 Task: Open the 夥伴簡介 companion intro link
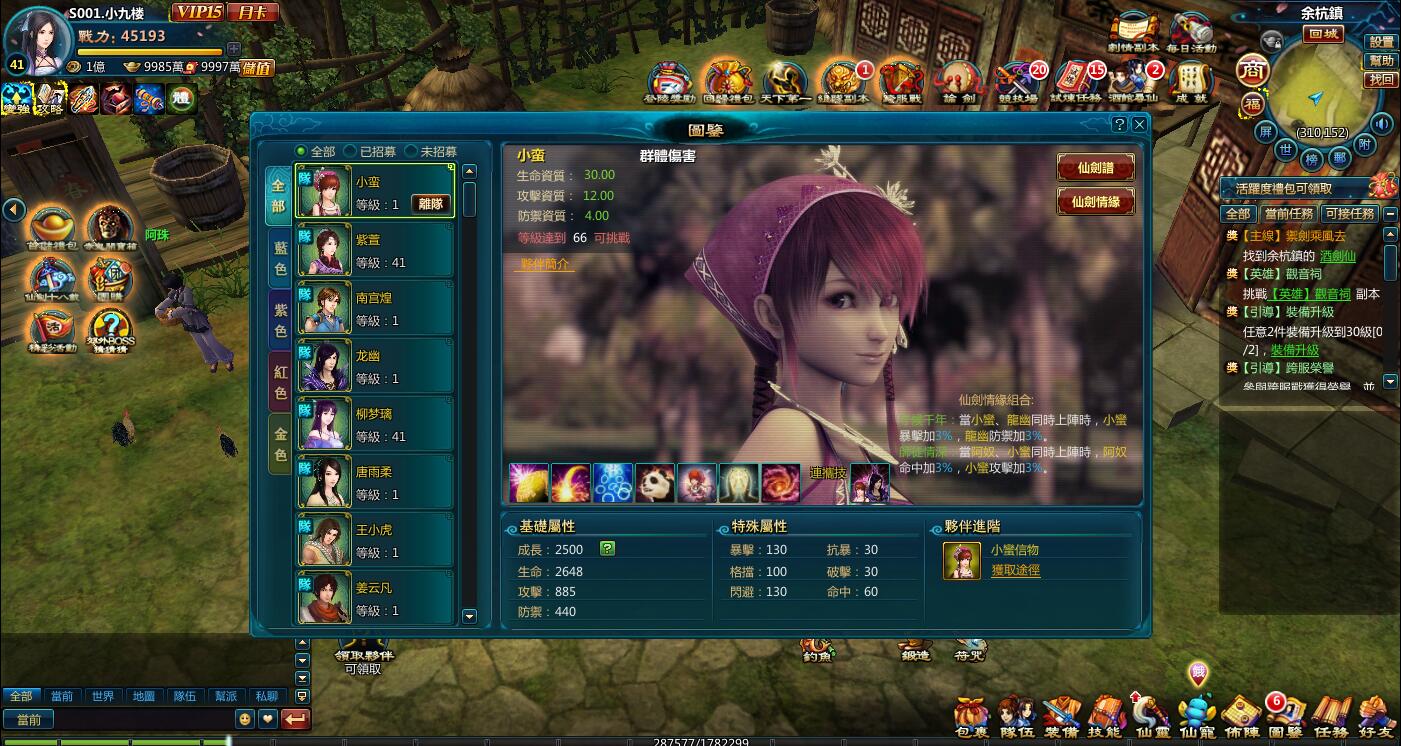[545, 264]
